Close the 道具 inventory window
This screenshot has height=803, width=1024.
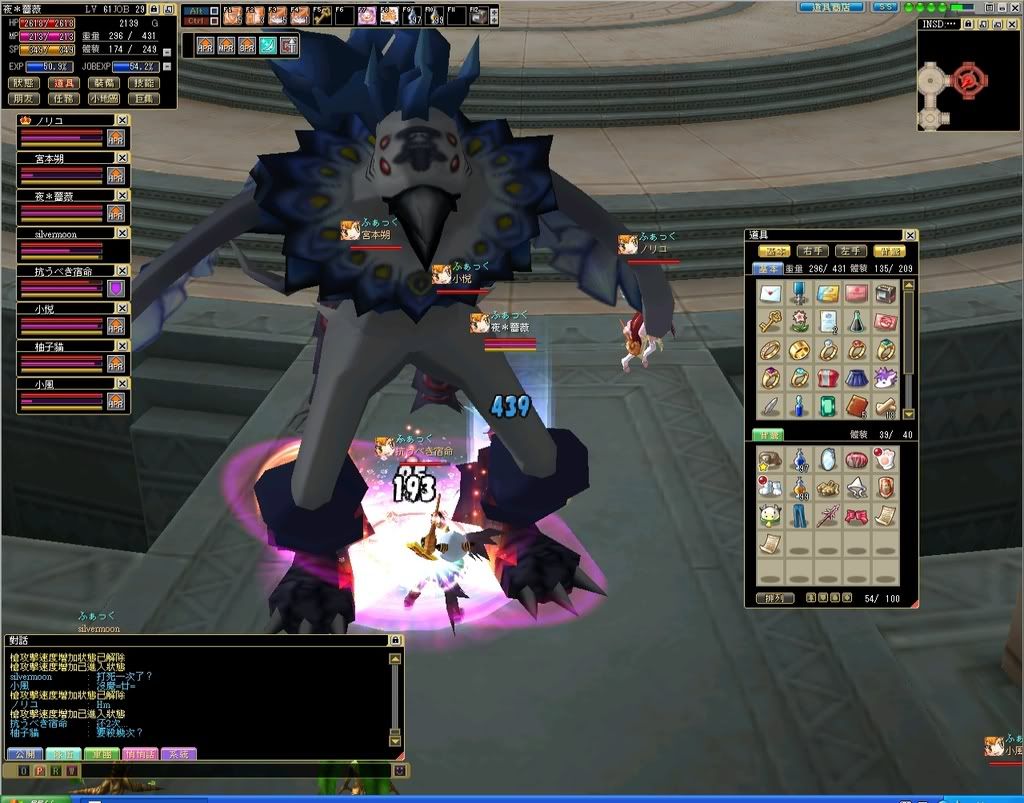pos(911,234)
